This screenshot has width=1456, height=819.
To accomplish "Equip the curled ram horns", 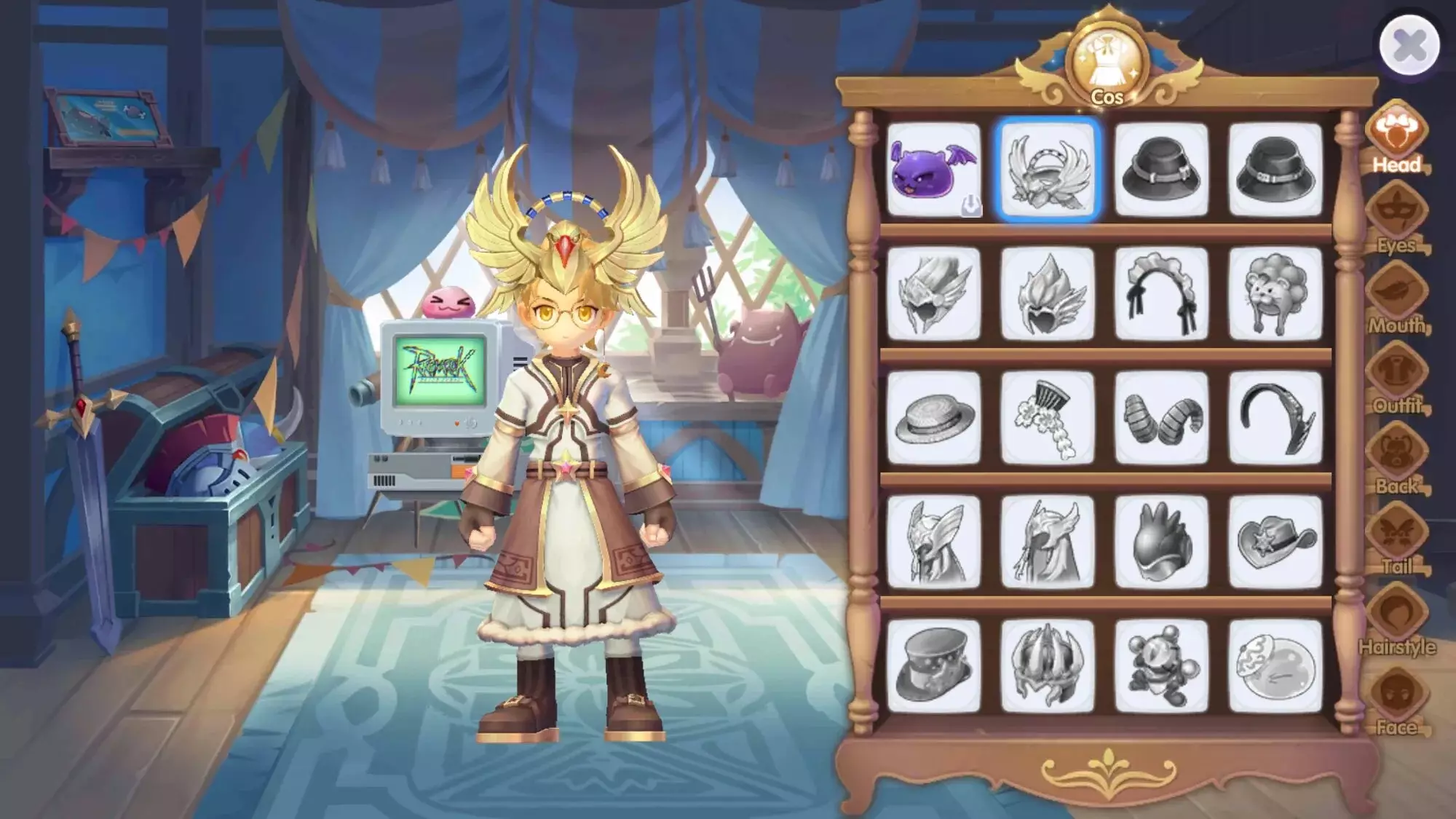I will [x=1161, y=418].
